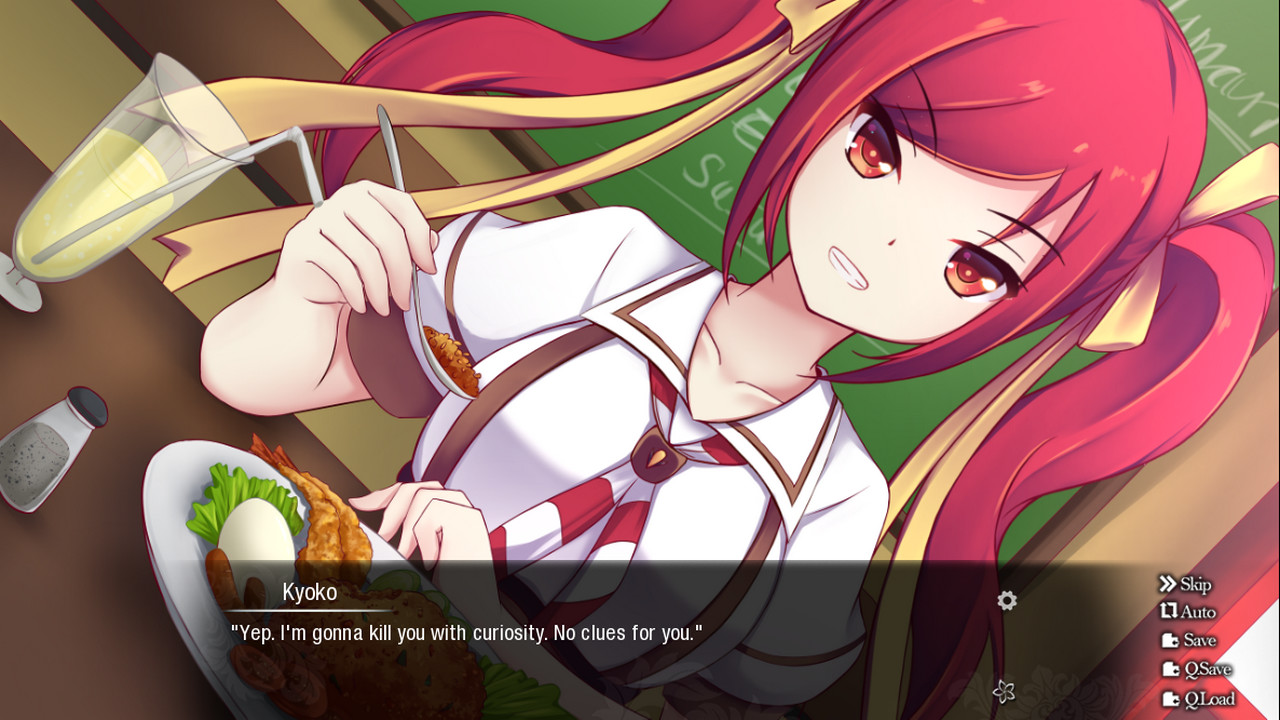Click Q.Load to restore progress
1280x720 pixels.
pos(1210,698)
